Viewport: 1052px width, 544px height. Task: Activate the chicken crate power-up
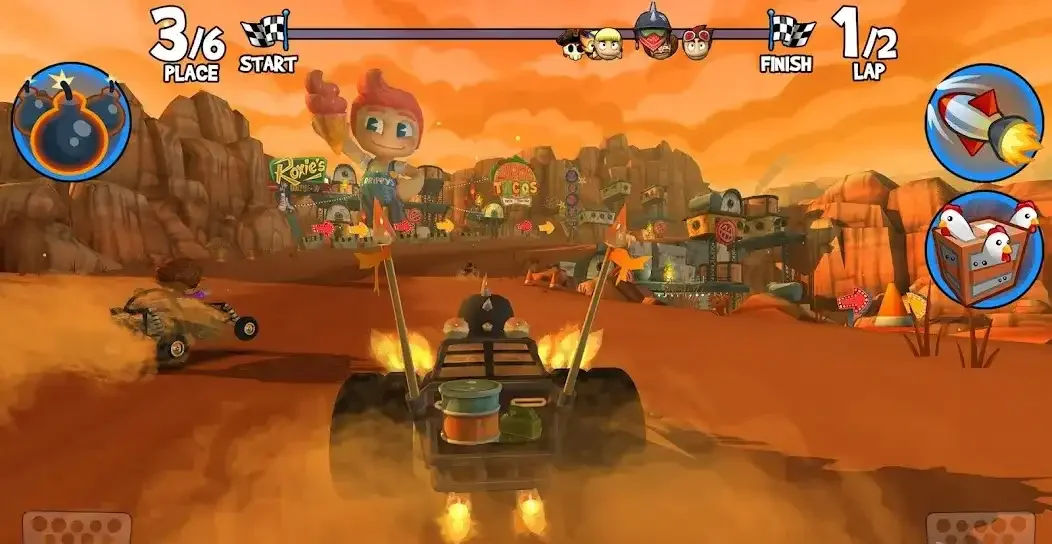click(983, 249)
